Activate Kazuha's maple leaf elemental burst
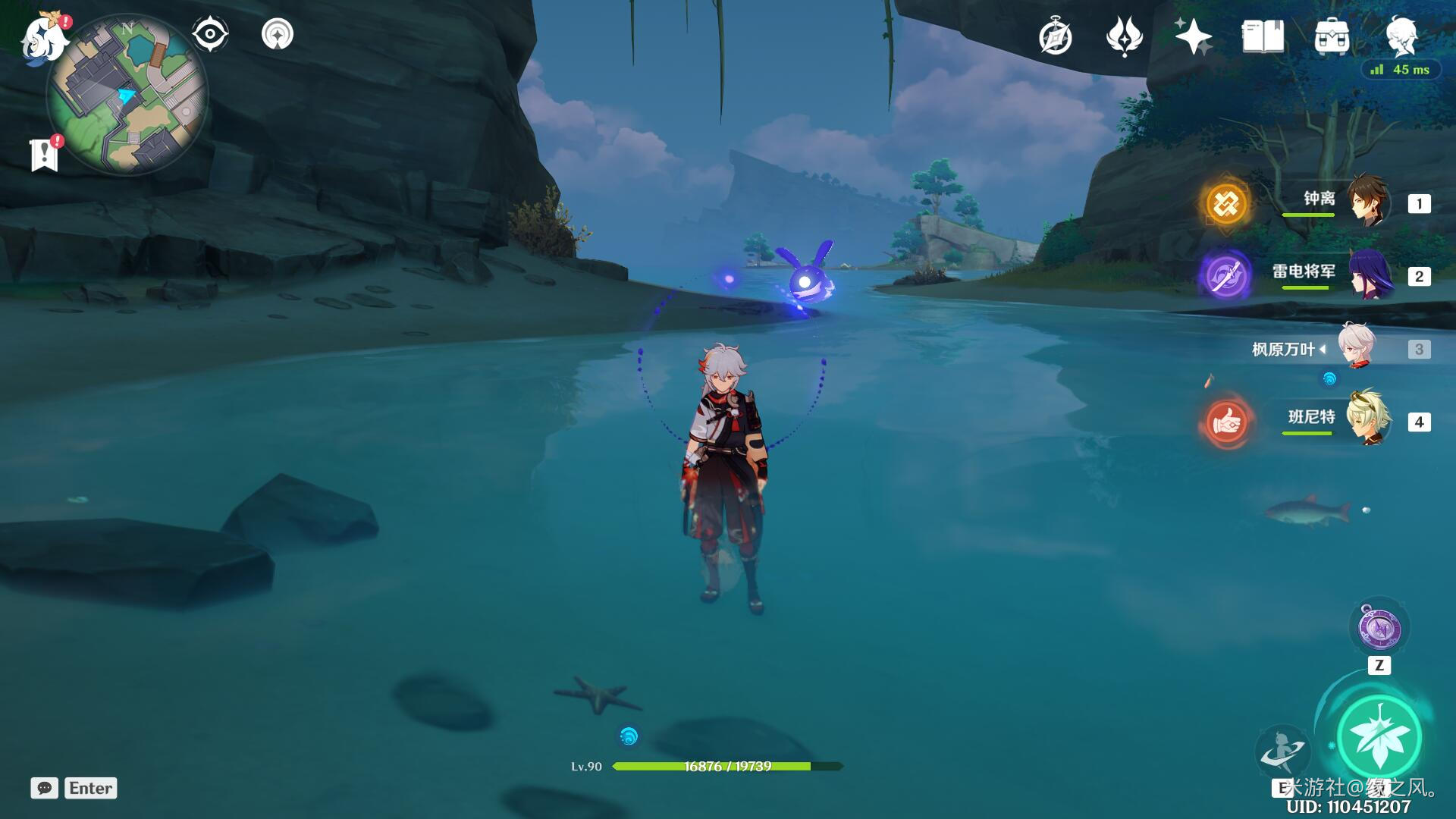Viewport: 1456px width, 819px height. [1378, 737]
